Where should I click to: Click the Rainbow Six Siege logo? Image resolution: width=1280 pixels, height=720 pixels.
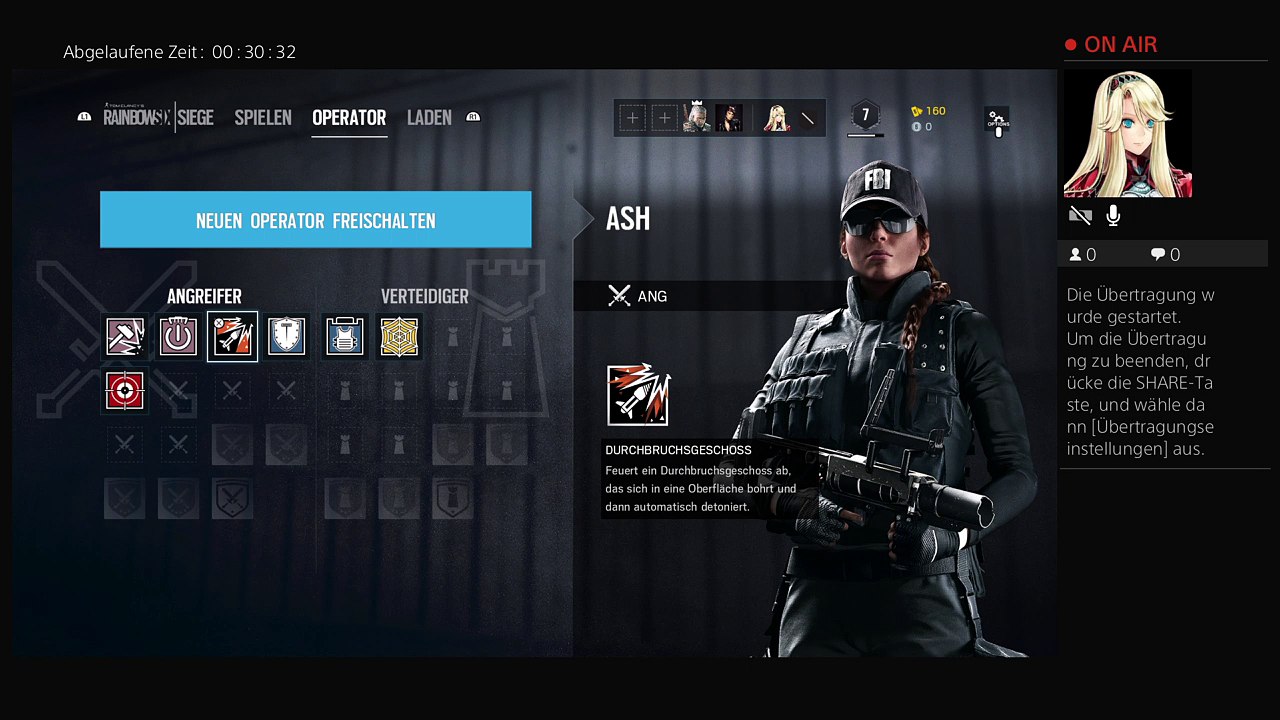point(158,118)
